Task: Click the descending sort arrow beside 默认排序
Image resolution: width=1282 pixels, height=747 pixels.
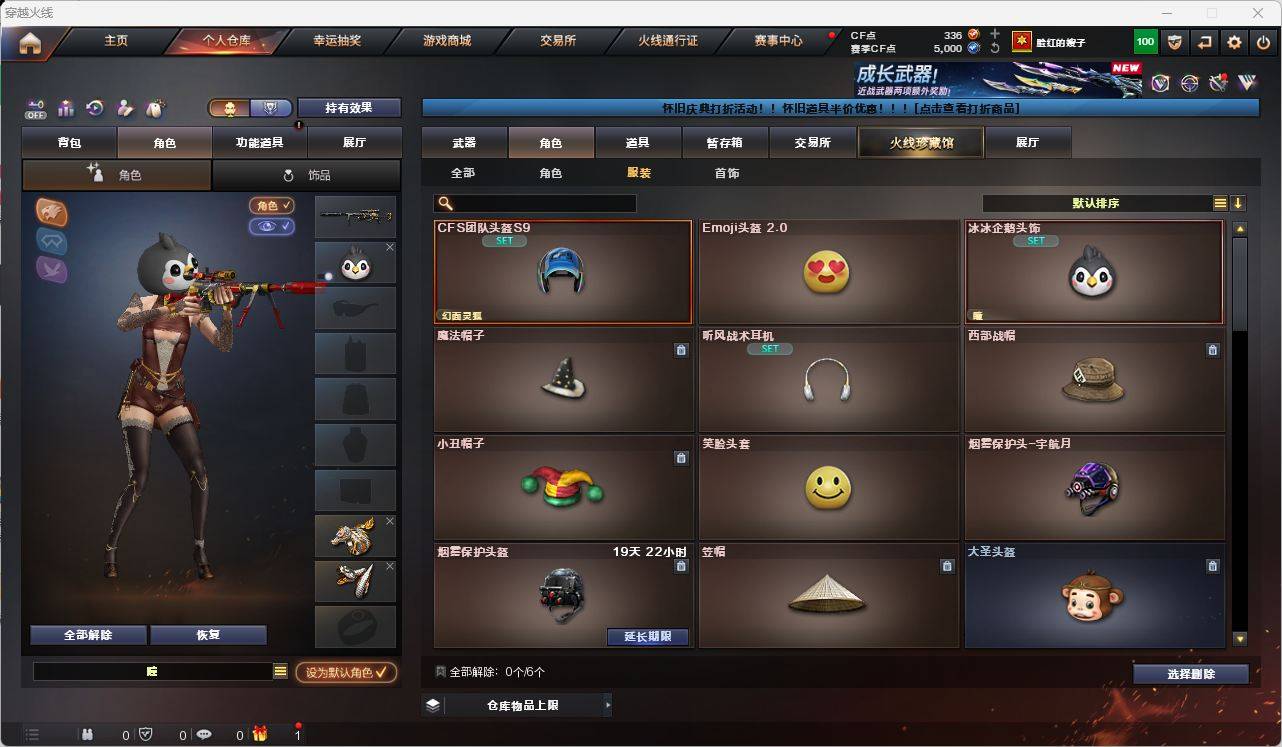Action: coord(1238,202)
